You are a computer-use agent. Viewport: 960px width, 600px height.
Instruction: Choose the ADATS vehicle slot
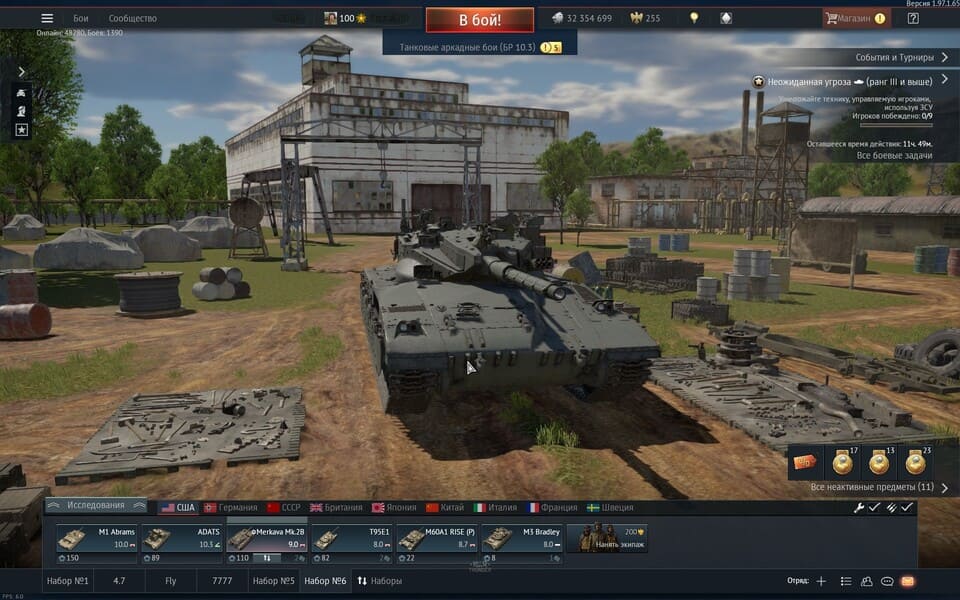coord(182,539)
